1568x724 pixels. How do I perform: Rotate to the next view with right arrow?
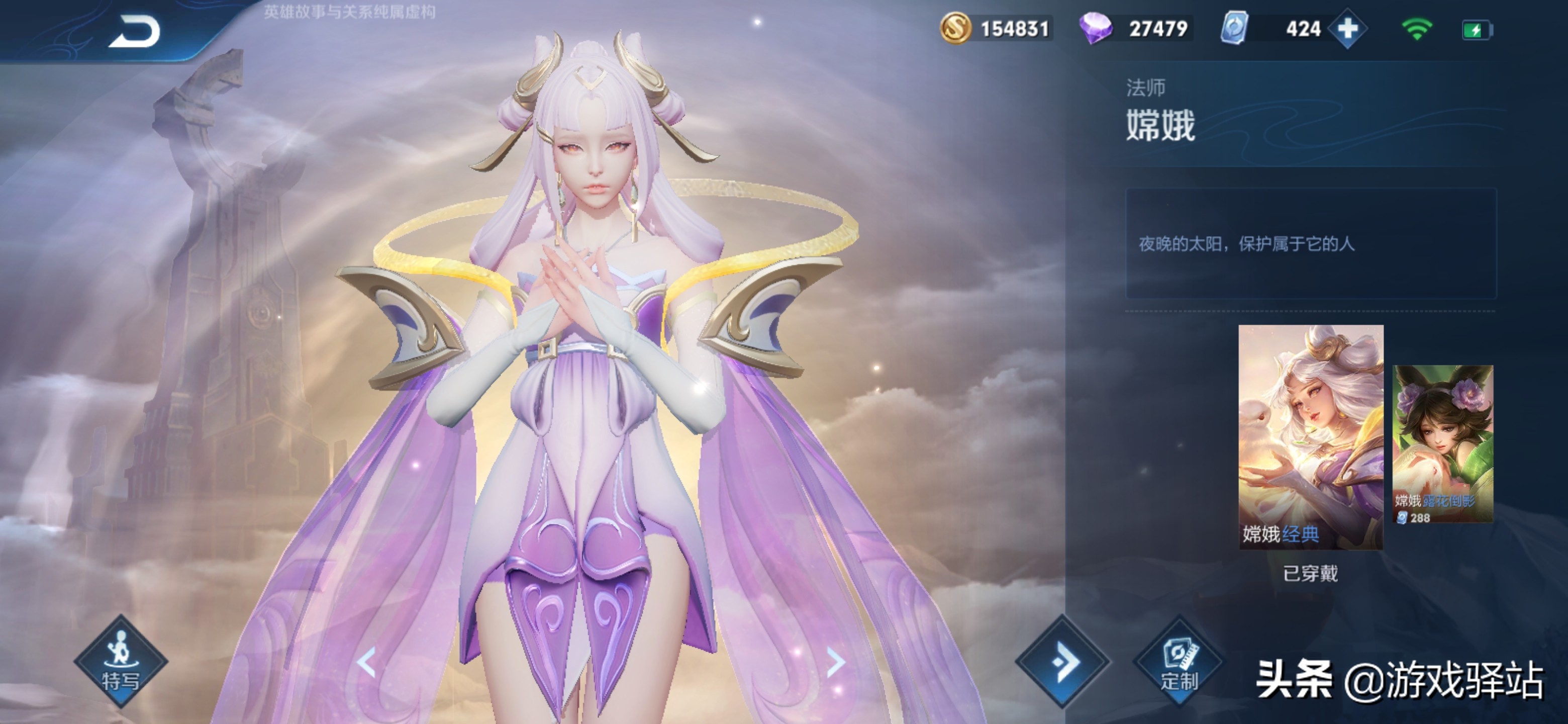tap(836, 662)
